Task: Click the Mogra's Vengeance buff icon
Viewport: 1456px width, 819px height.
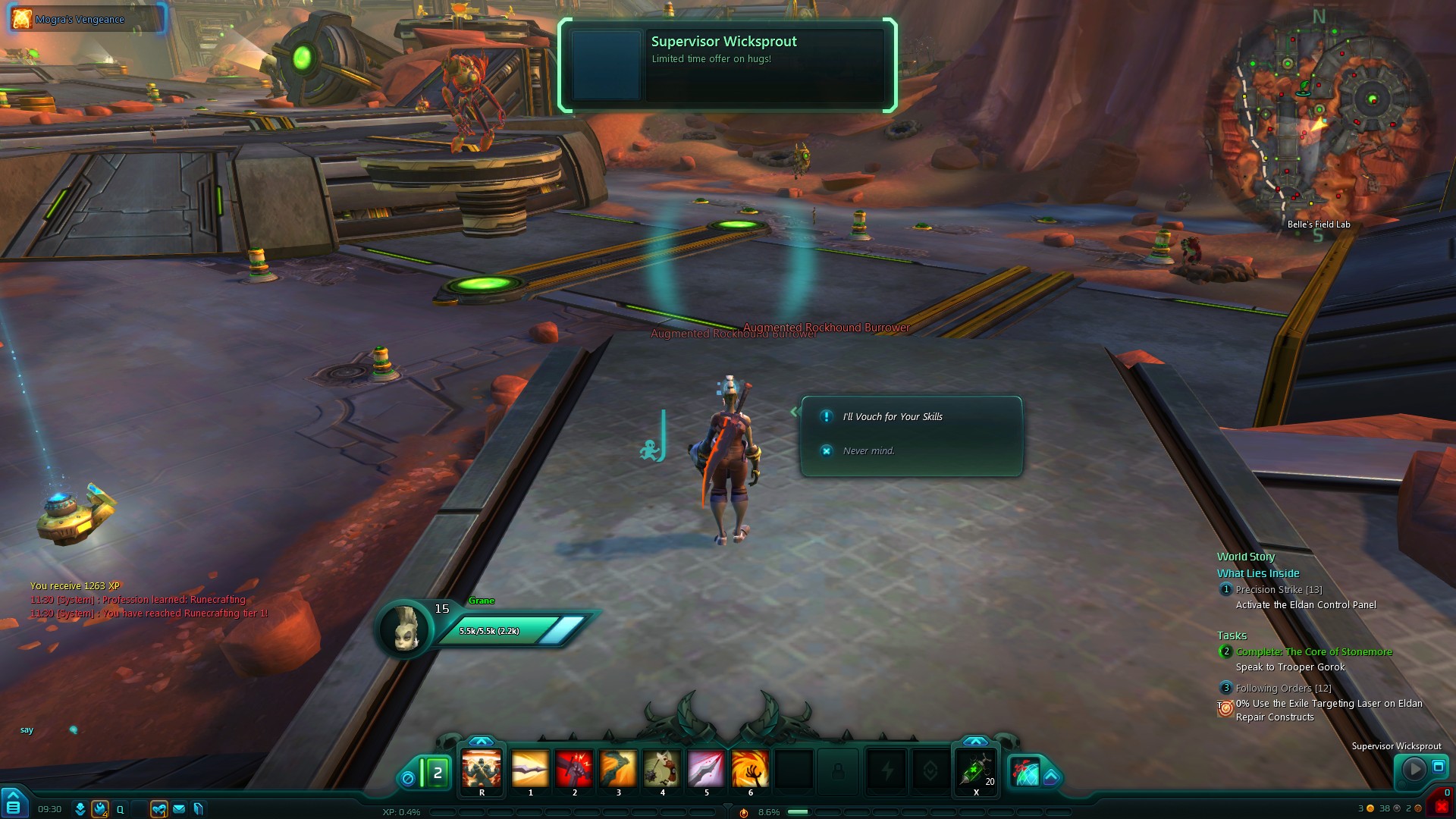Action: coord(22,19)
